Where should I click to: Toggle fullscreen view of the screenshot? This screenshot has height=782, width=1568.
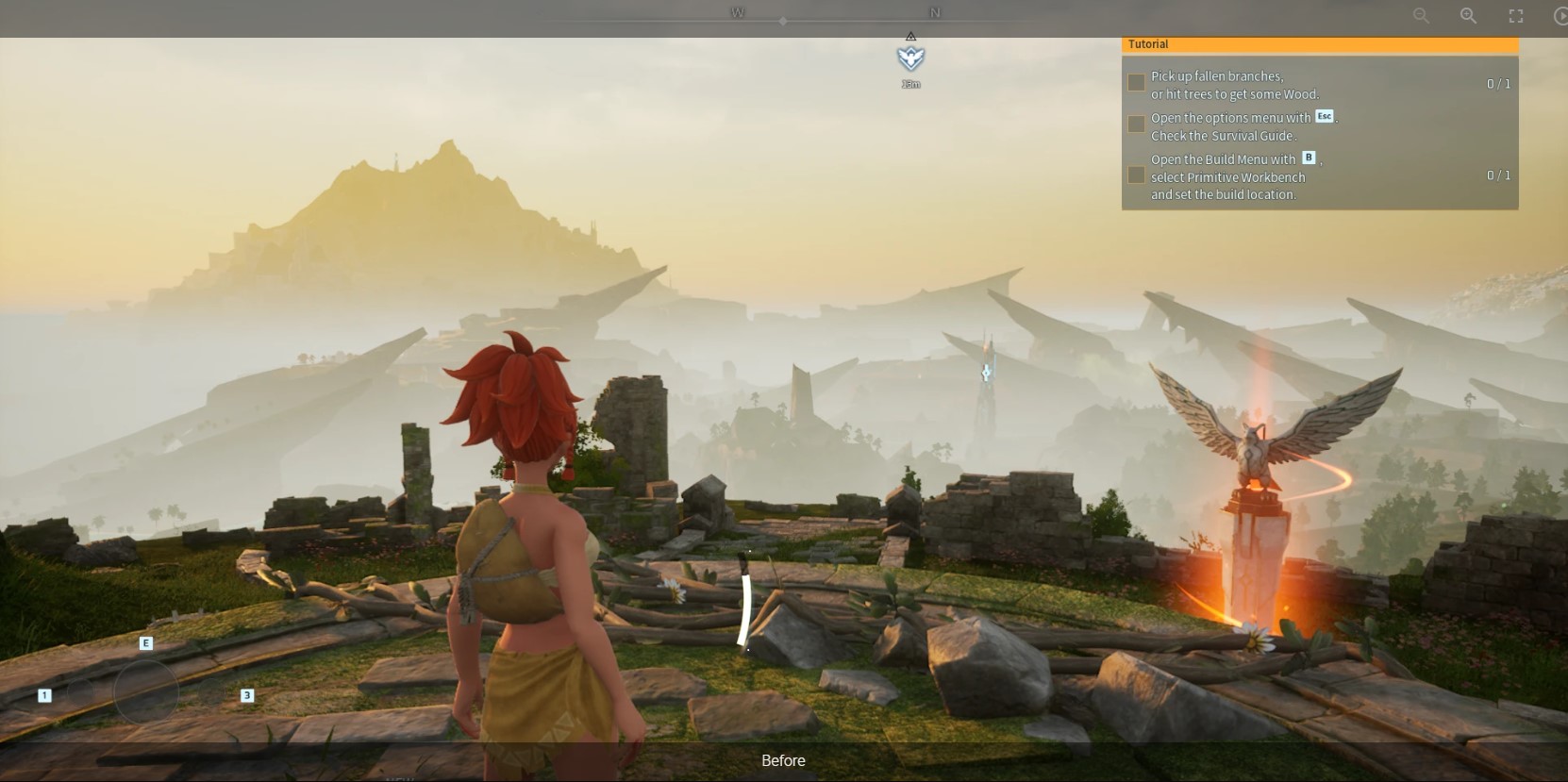1516,15
